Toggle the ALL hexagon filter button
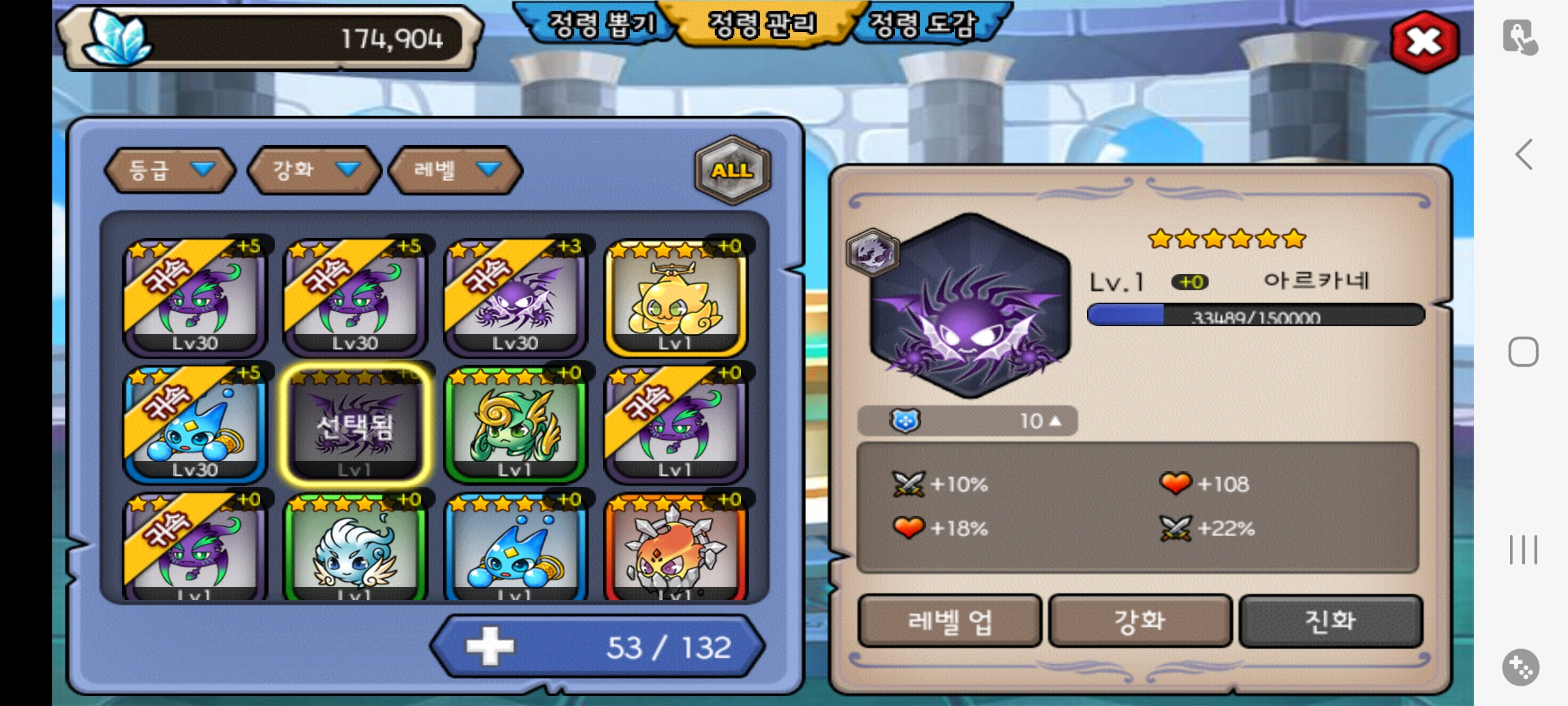1568x706 pixels. coord(732,170)
